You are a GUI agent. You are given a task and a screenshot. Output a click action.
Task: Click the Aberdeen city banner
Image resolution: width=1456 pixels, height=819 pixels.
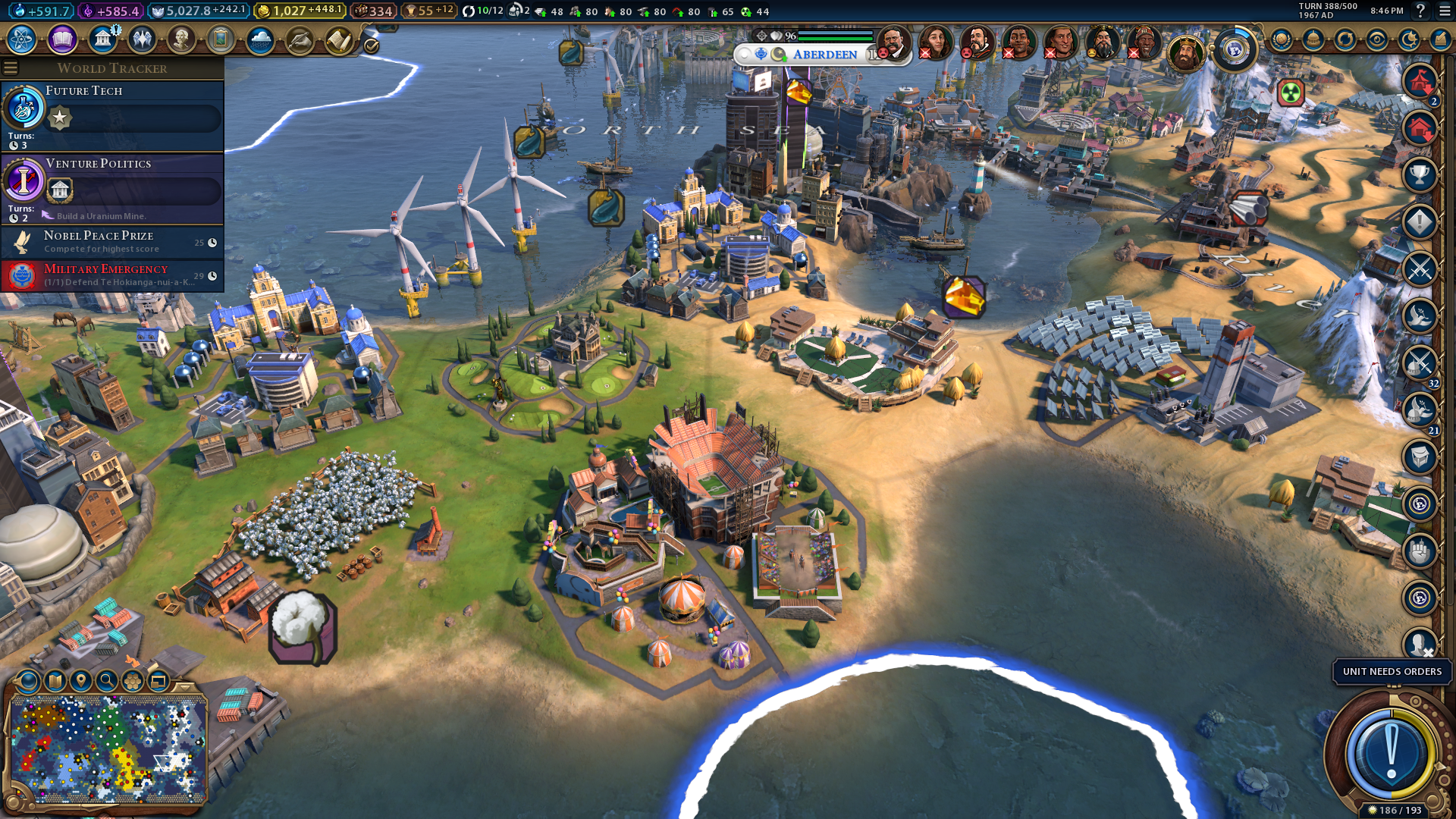pos(824,55)
